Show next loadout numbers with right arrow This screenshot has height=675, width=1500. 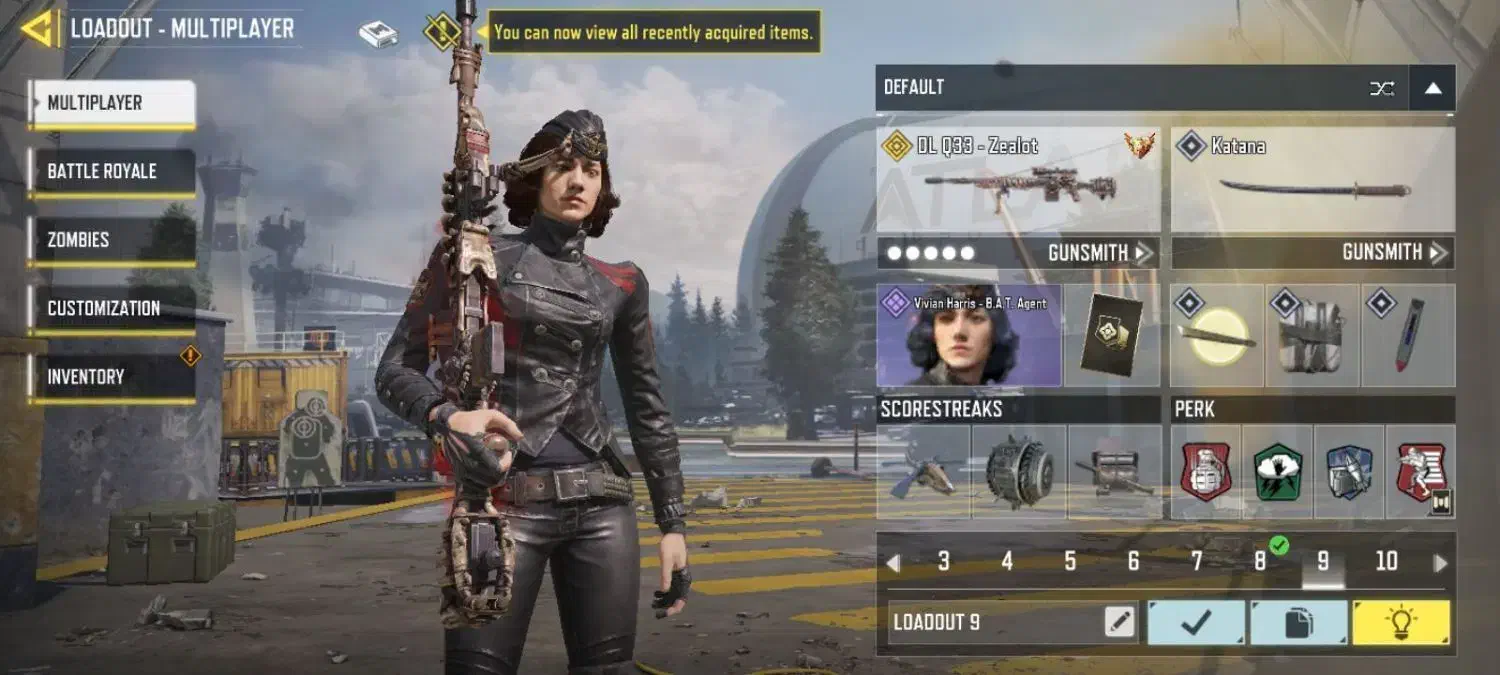[x=1440, y=563]
